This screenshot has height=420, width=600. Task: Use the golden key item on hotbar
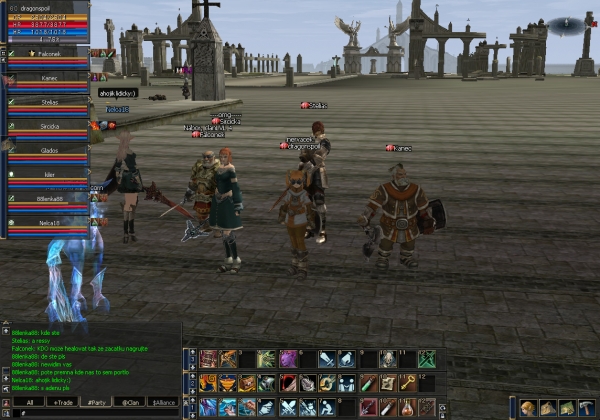click(408, 383)
